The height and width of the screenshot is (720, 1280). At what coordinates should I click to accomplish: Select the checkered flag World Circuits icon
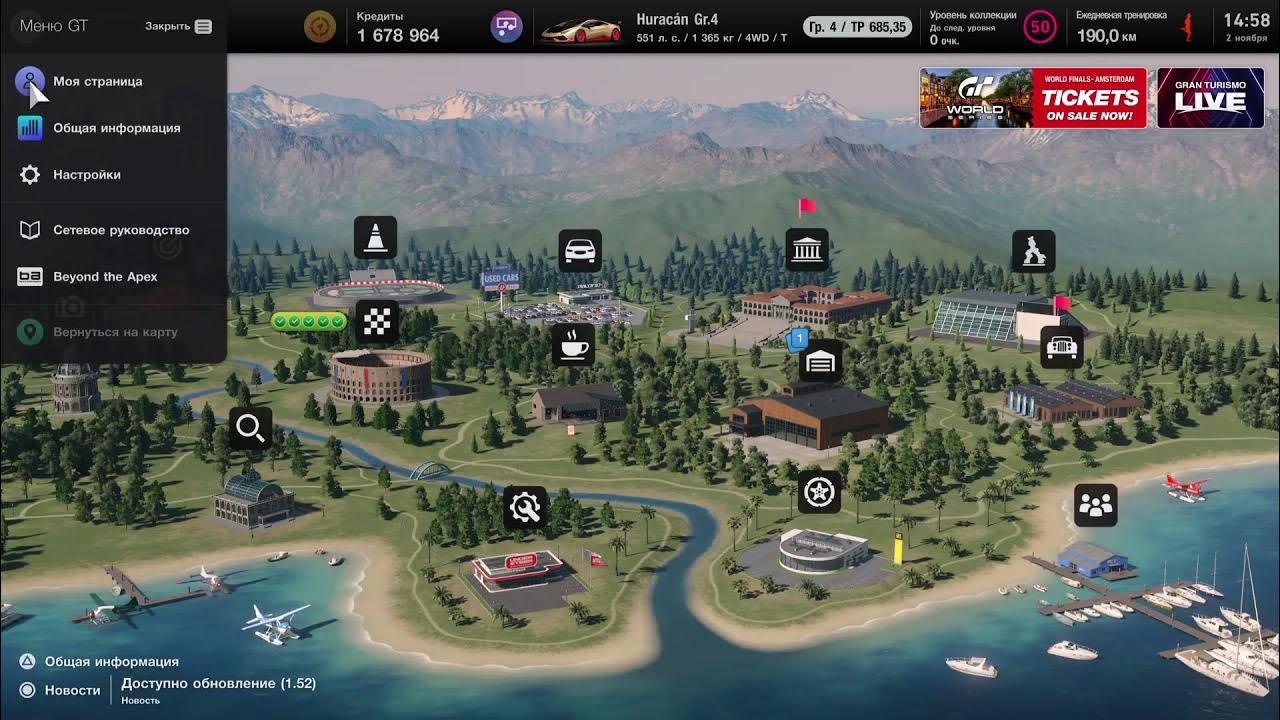click(378, 322)
